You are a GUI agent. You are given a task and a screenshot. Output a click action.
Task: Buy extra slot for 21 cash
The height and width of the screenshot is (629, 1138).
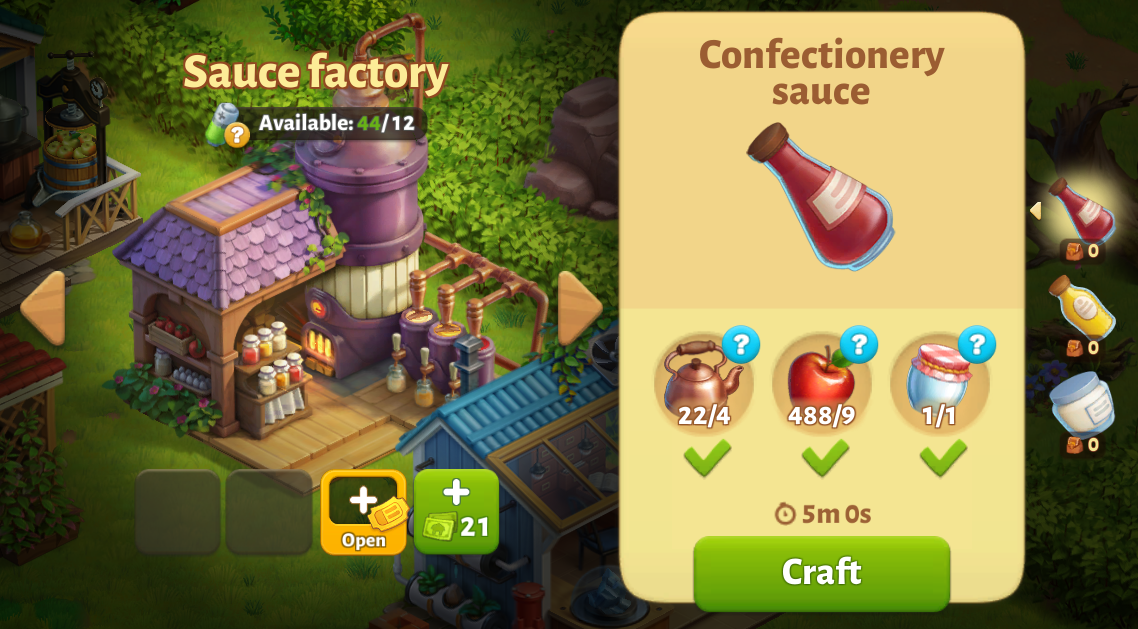point(456,512)
